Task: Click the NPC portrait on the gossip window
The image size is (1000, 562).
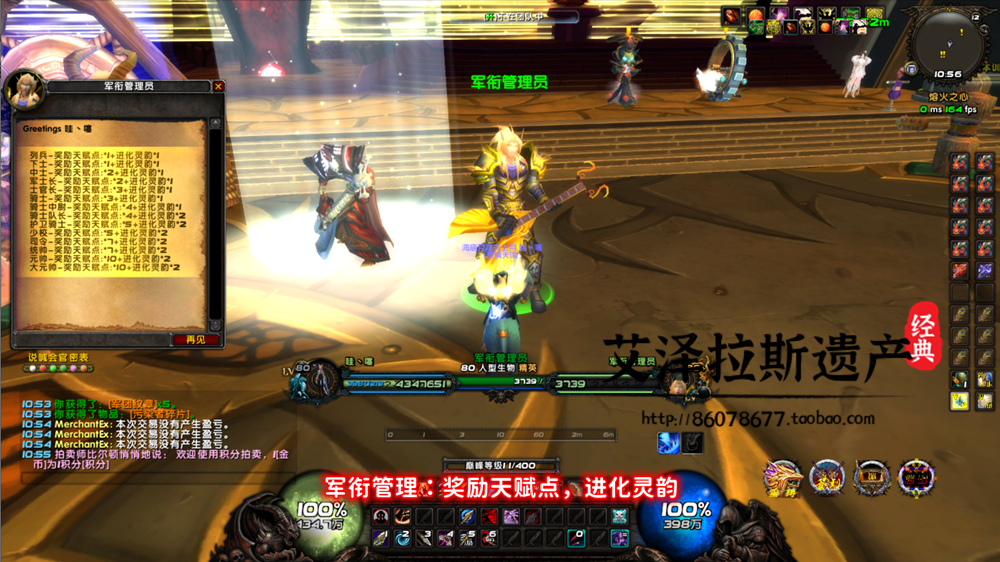Action: tap(24, 91)
